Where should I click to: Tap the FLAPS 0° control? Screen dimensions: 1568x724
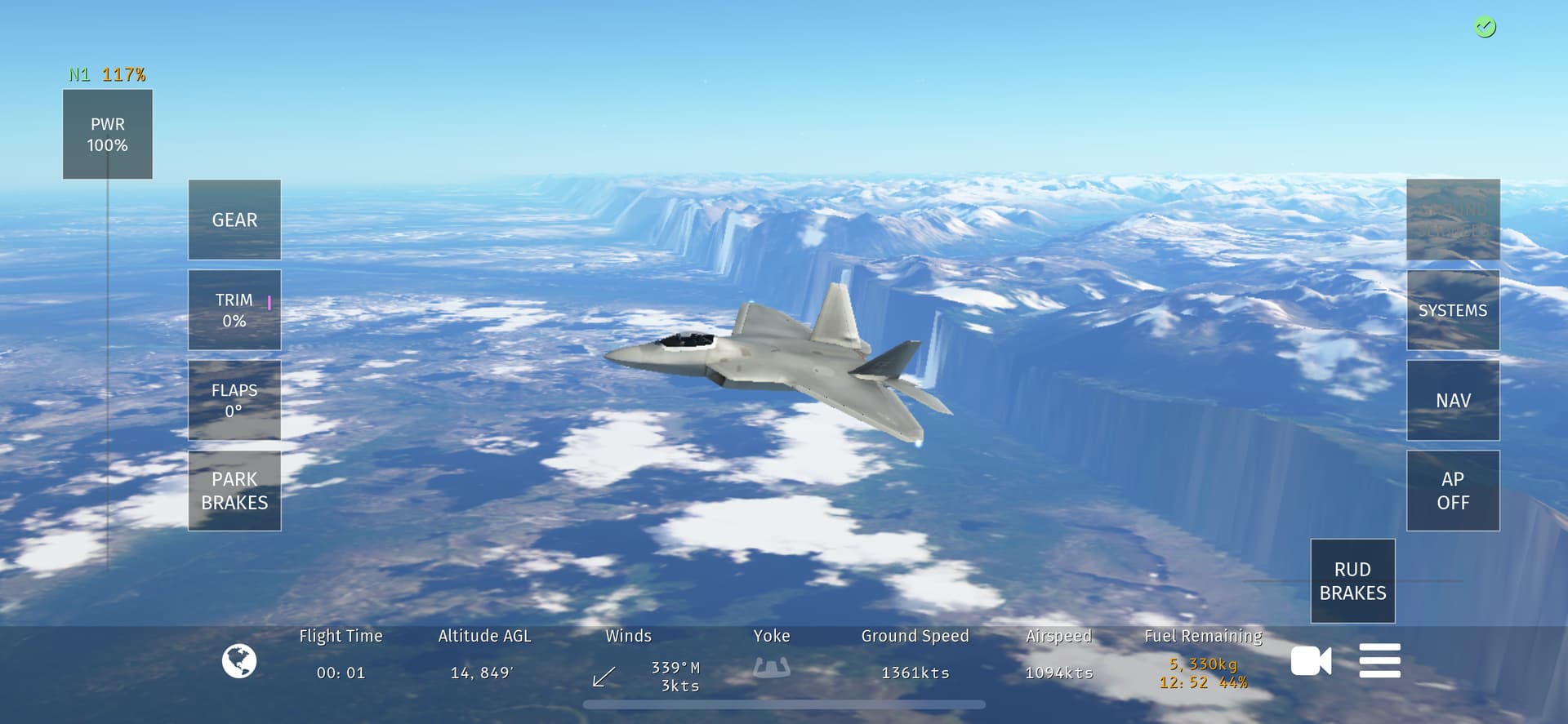234,400
